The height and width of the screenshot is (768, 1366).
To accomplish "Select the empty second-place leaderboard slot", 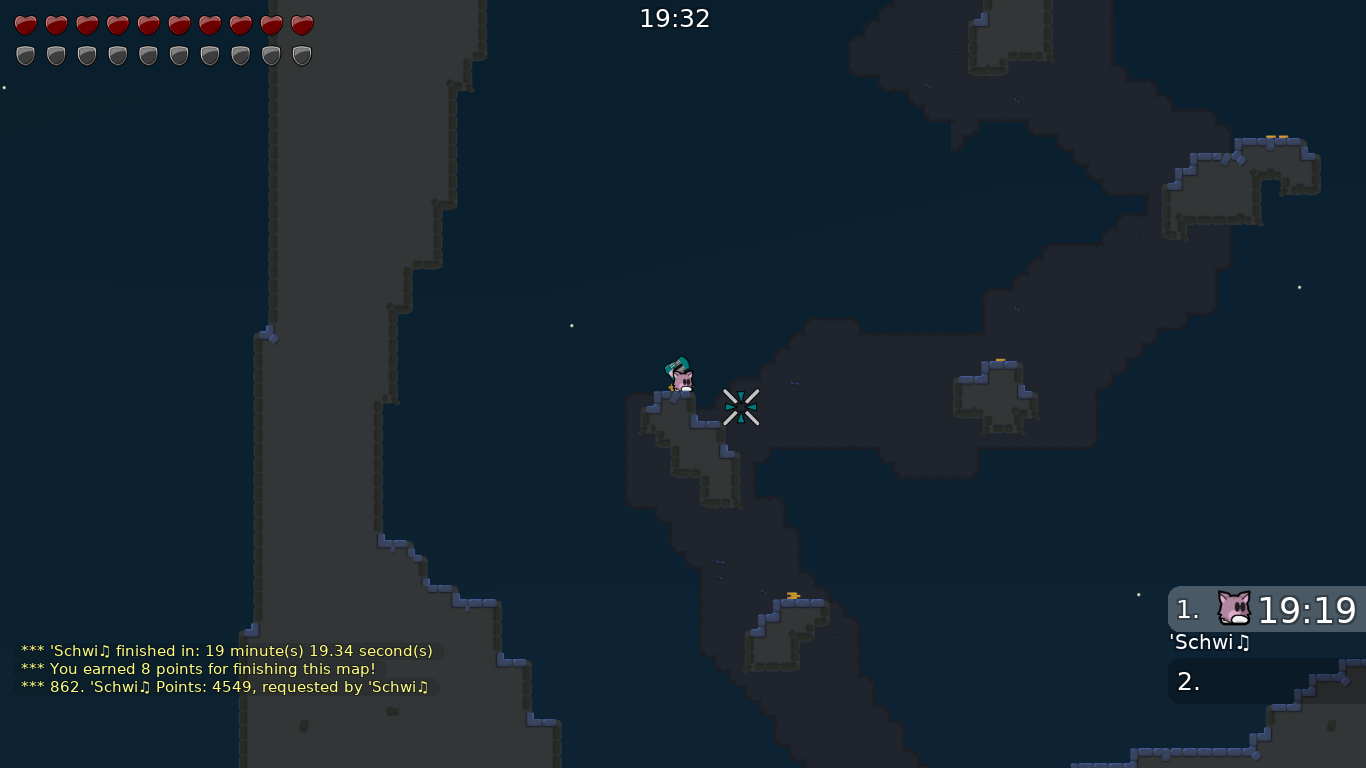I will [1265, 681].
